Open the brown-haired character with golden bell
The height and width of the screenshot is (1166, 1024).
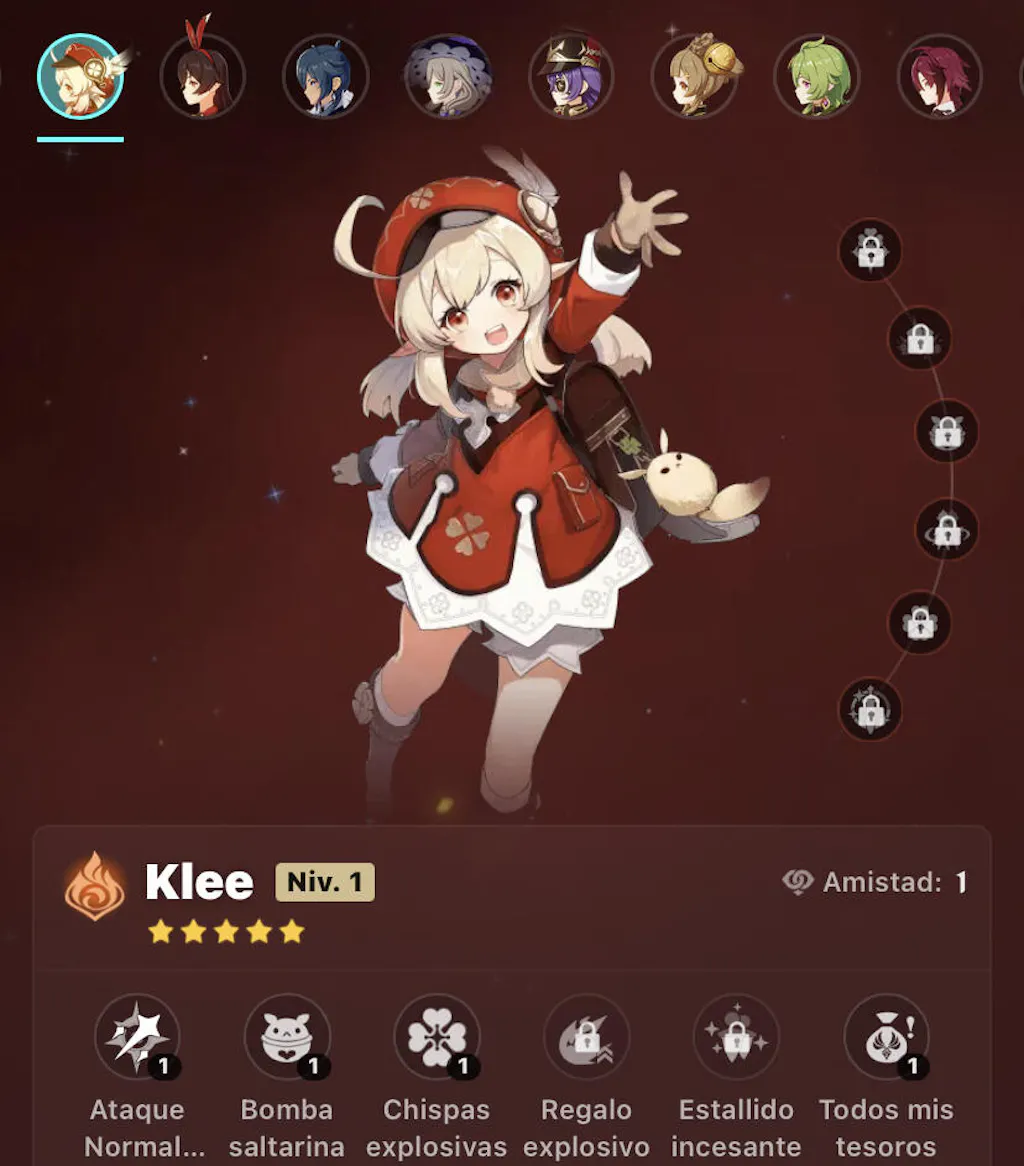point(694,77)
